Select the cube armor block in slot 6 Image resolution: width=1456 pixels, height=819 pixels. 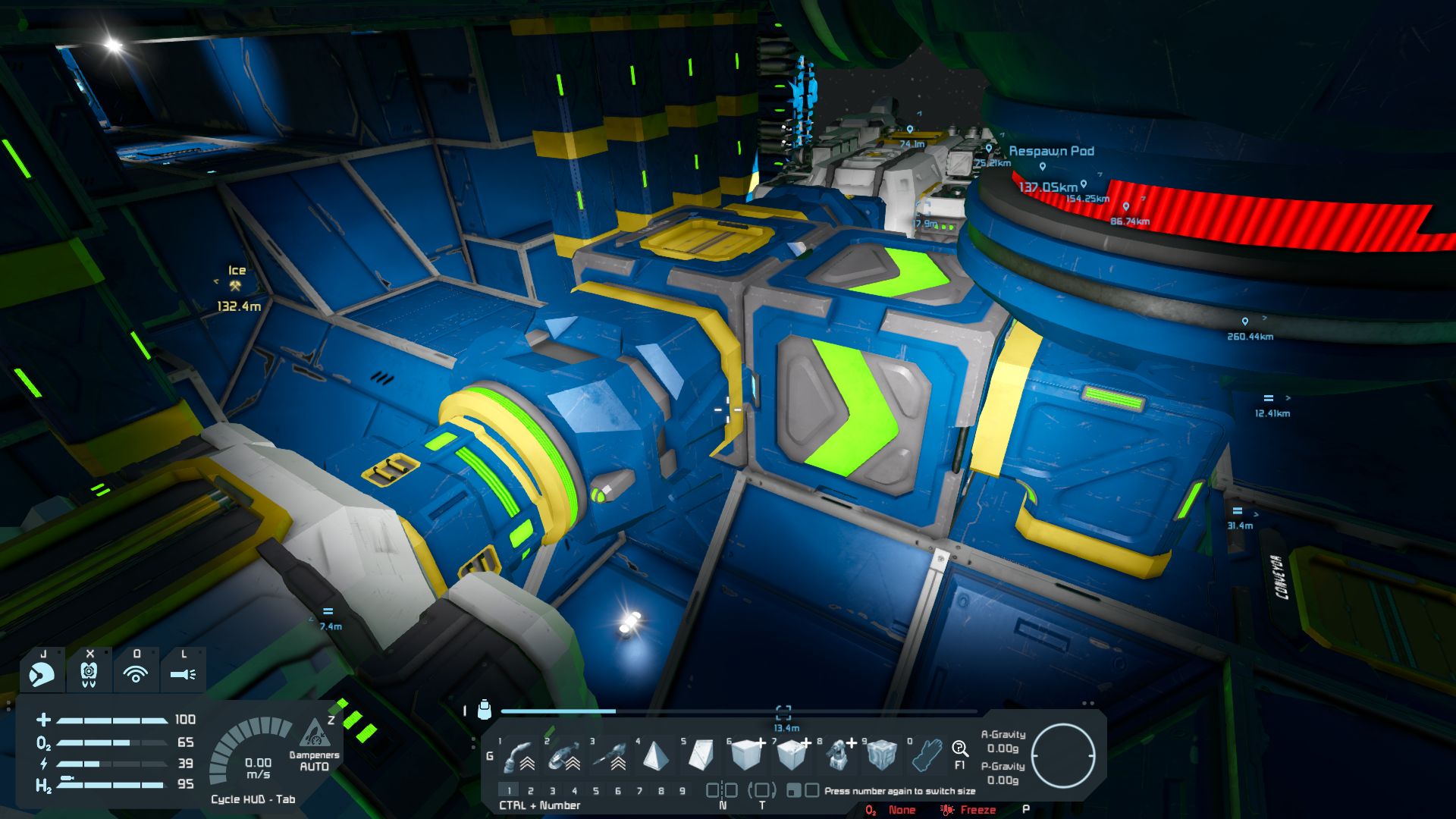tap(746, 755)
